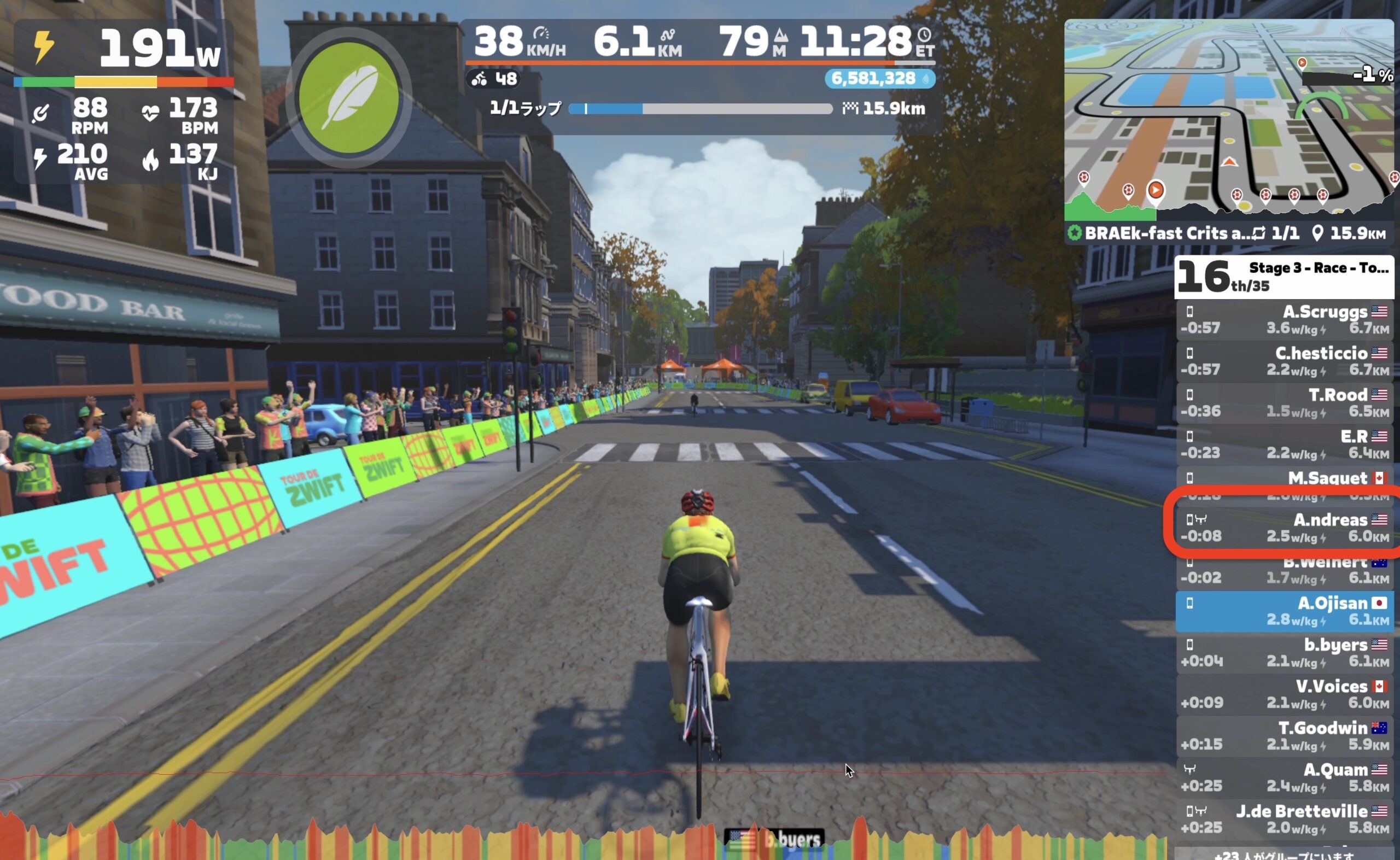Select the highlighted A.ndreas row

coord(1286,528)
